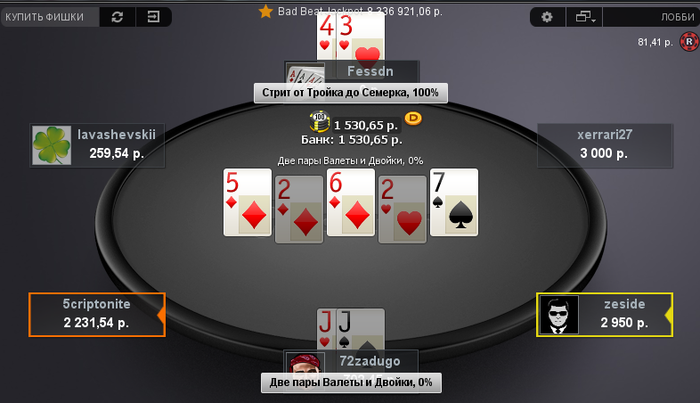
Task: Select player lavashevskii's seat panel
Action: (x=94, y=145)
